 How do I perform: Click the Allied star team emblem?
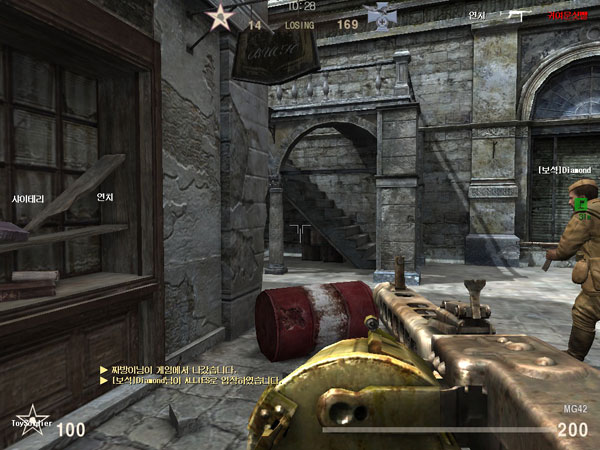pos(218,16)
